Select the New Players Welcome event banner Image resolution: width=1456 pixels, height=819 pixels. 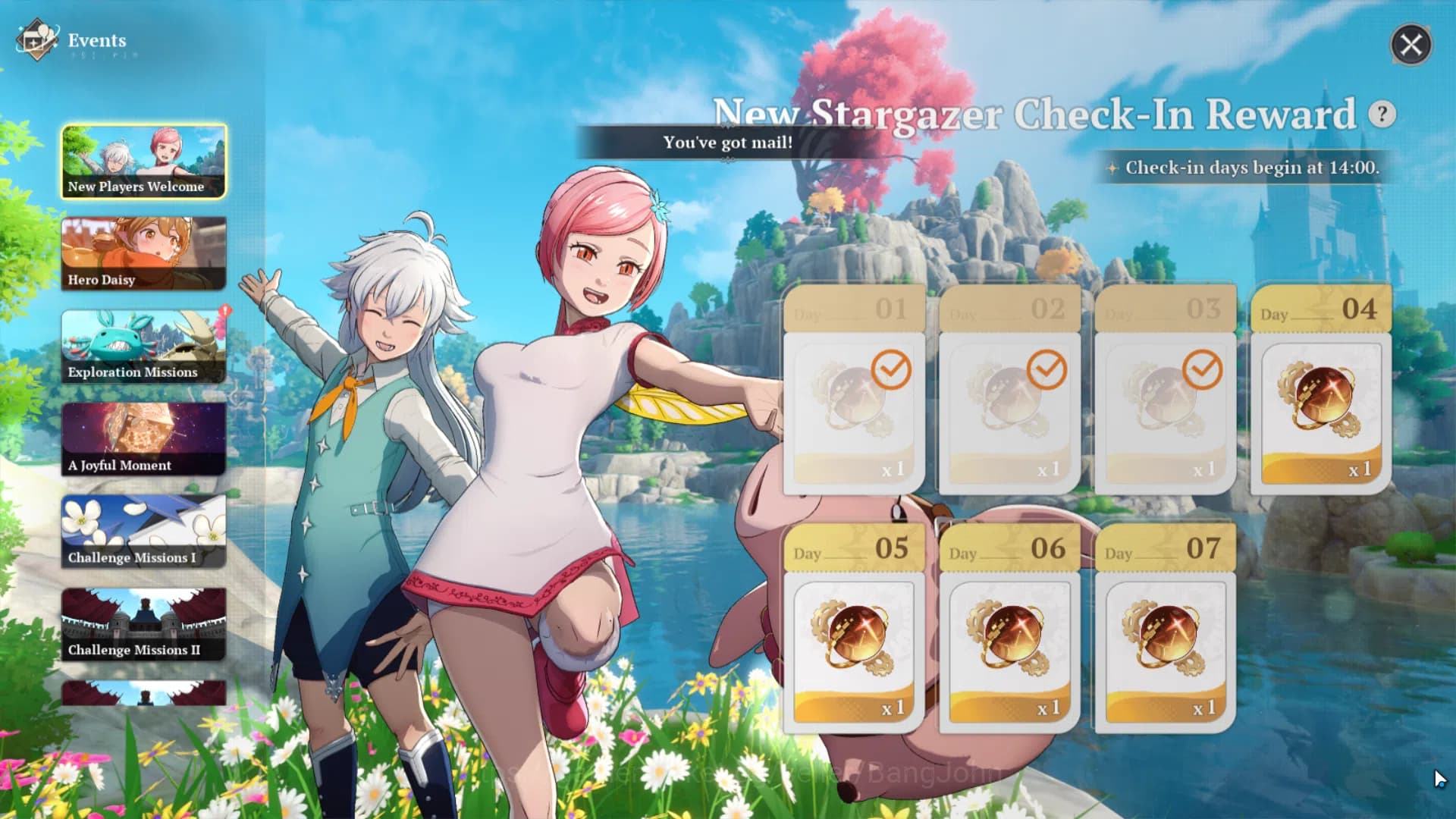point(144,161)
